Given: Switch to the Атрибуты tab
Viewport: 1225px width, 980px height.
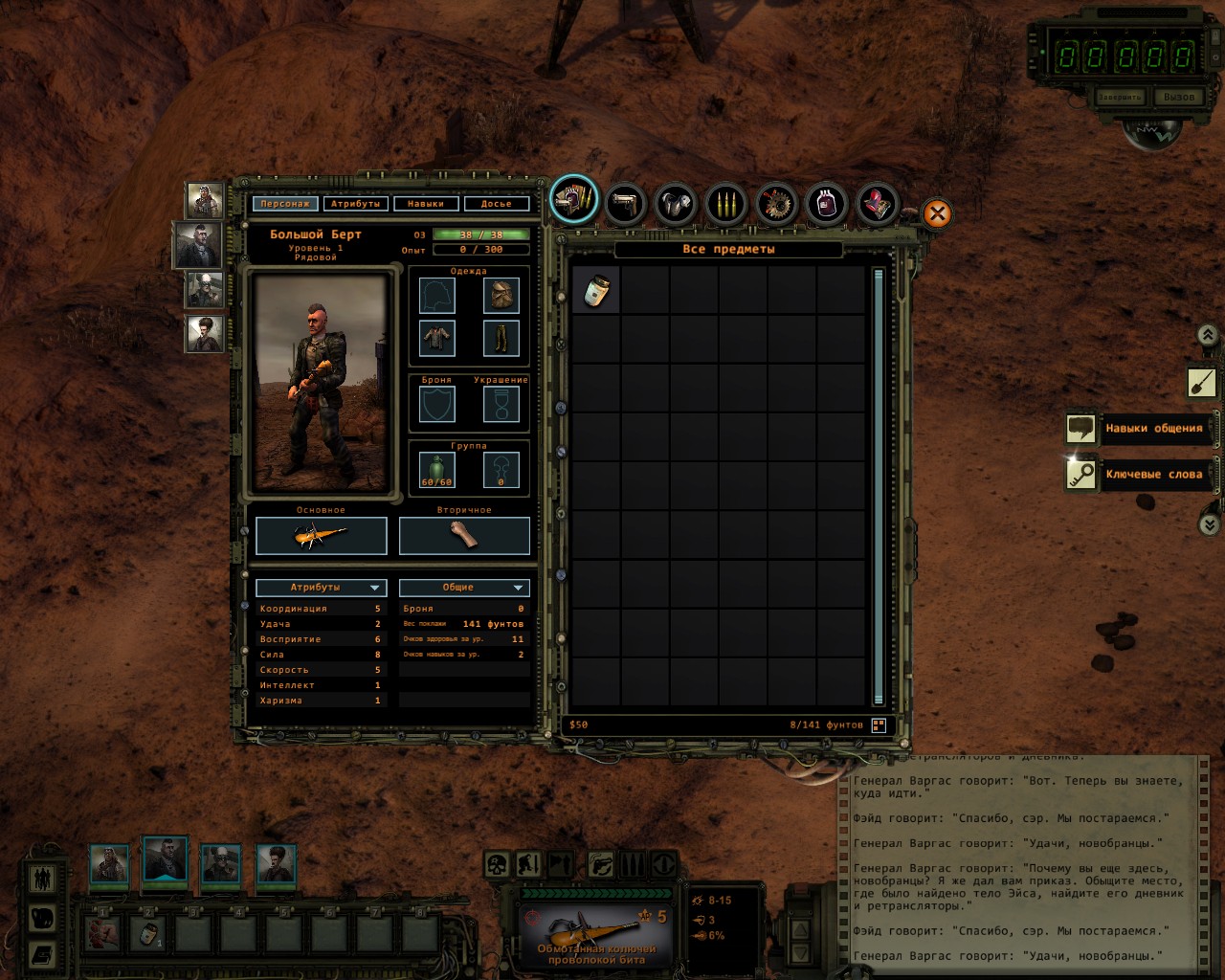Looking at the screenshot, I should 355,204.
